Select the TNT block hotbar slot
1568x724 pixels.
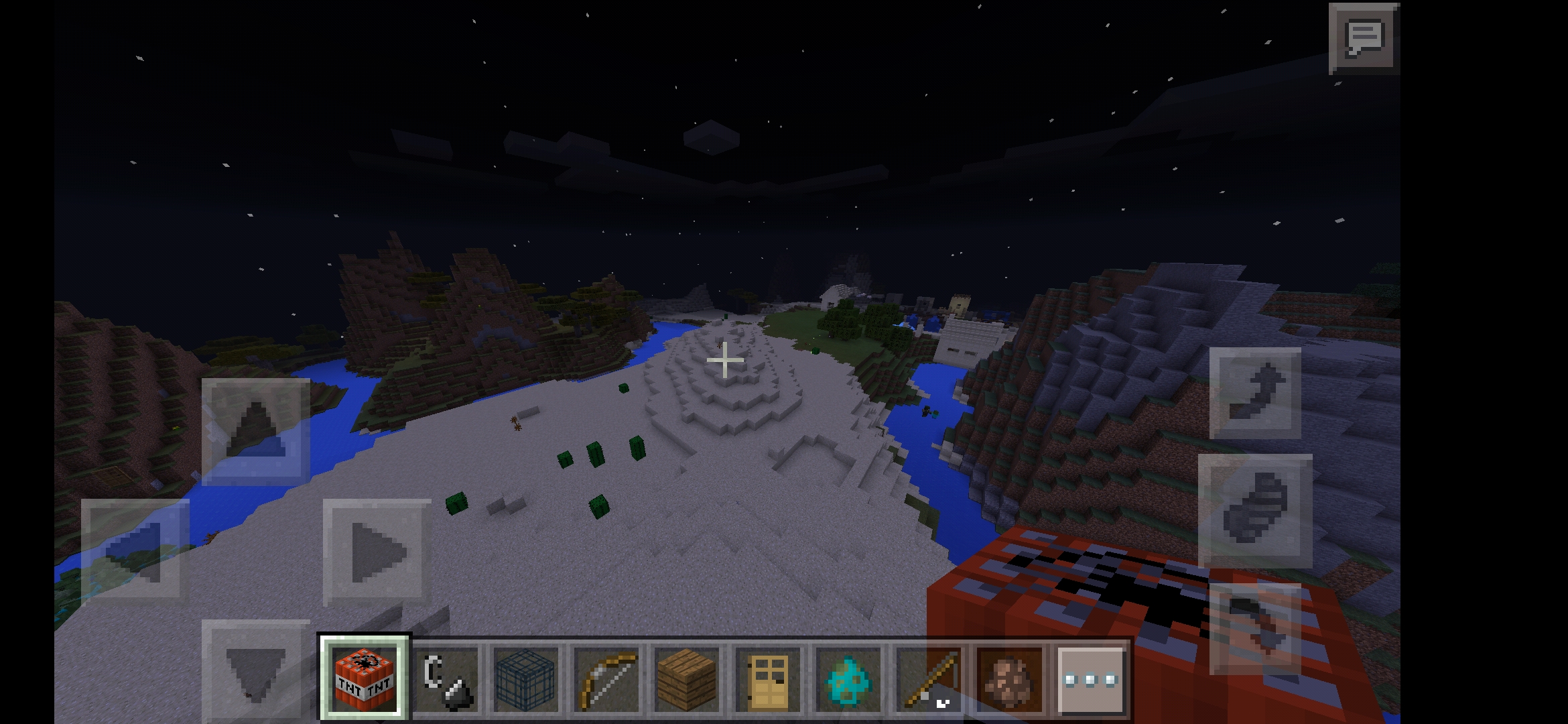click(365, 679)
